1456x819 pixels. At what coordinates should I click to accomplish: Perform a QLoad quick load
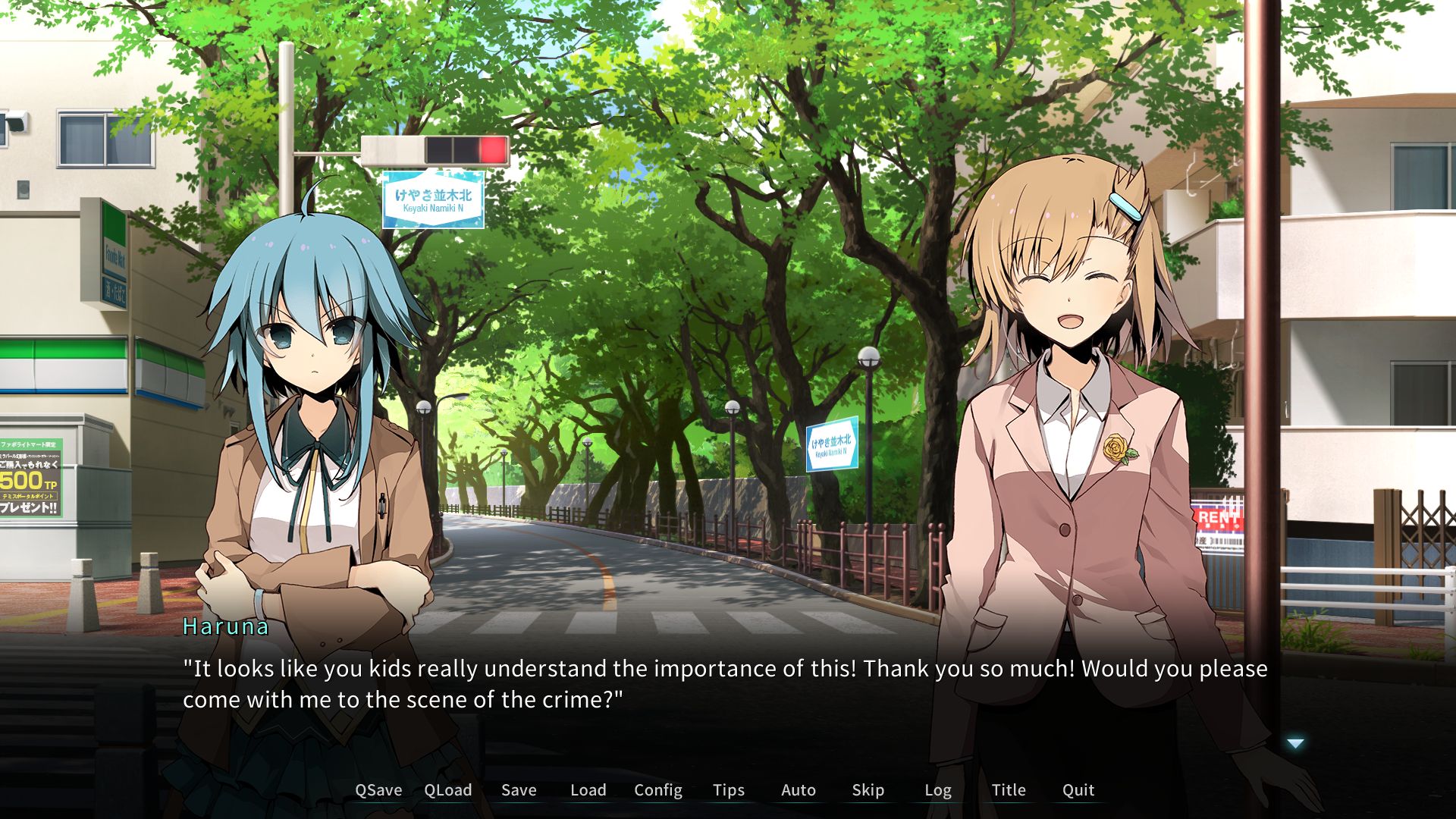[x=448, y=790]
